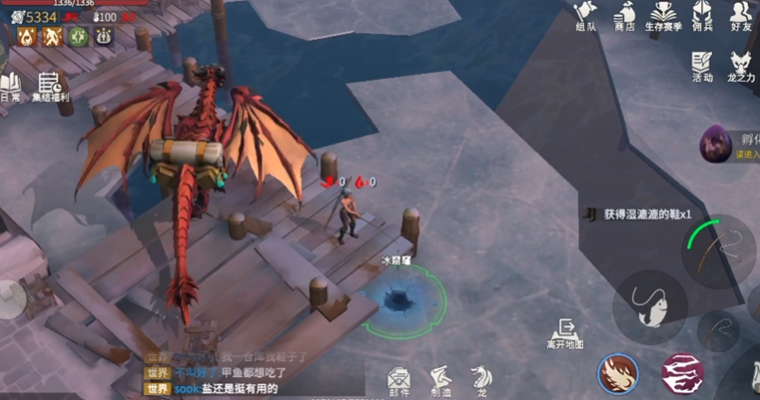Viewport: 760px width, 400px height.
Task: Tap the green cross buff icon
Action: pos(78,37)
